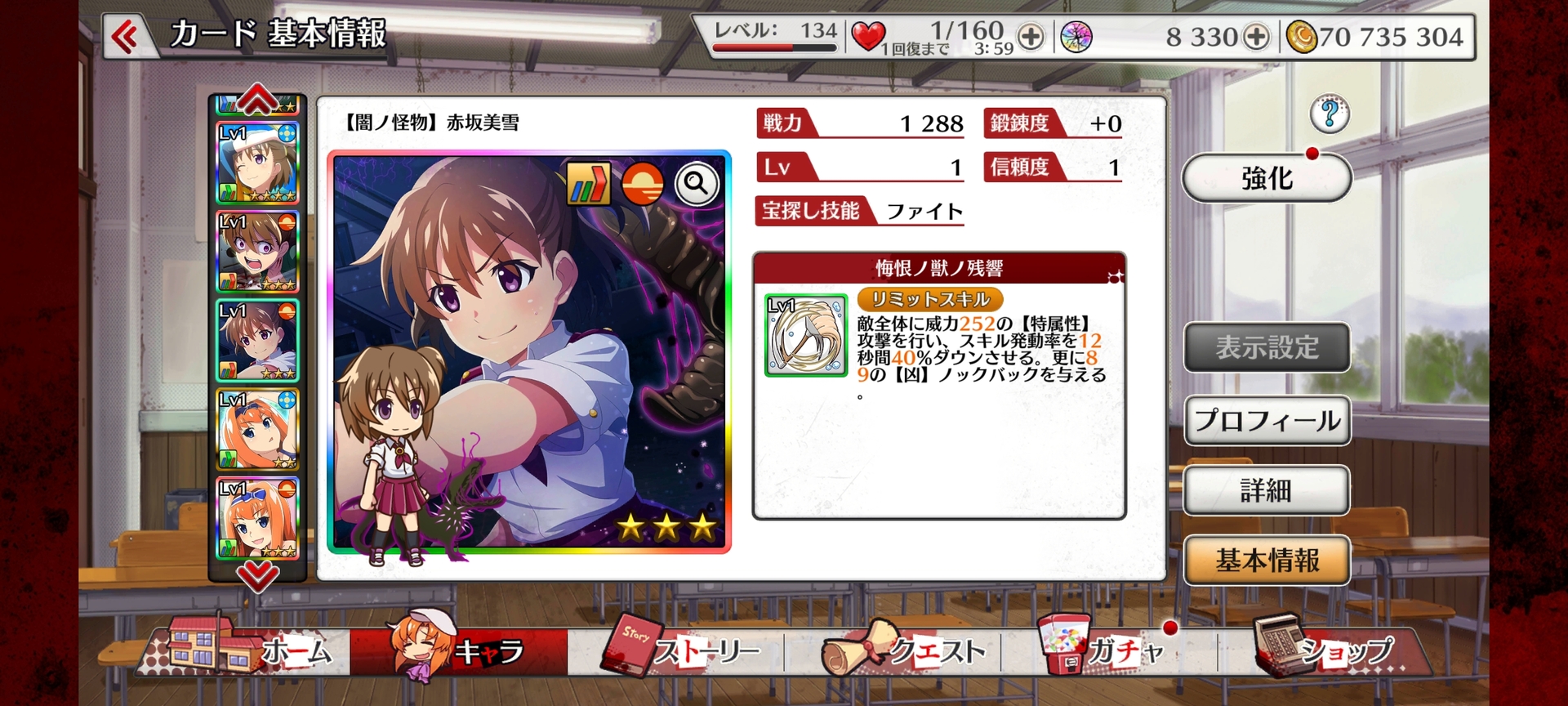Visit the ショップ shop menu
Viewport: 1568px width, 706px height.
point(1327,652)
